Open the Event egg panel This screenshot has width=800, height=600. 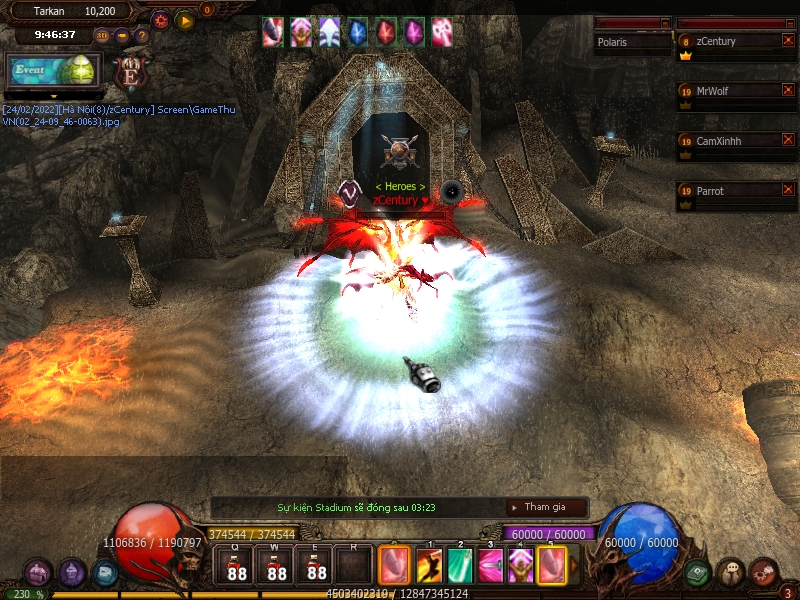tap(54, 69)
